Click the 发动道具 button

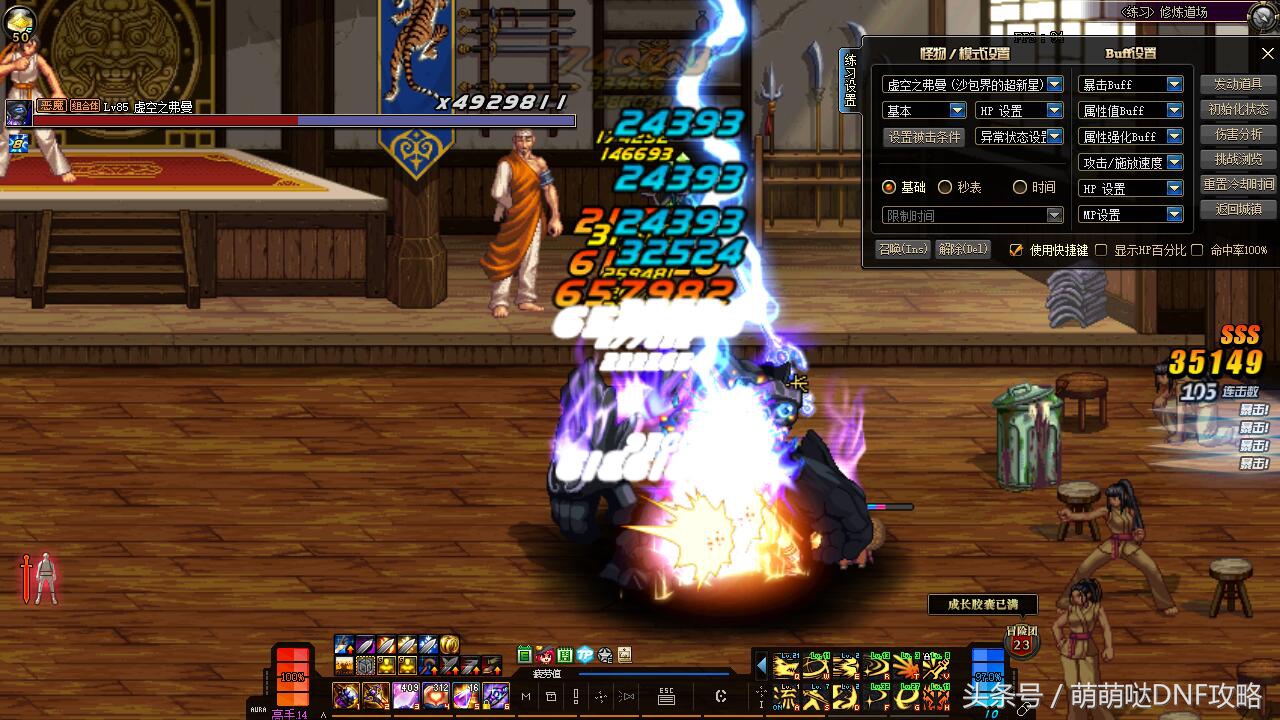pos(1238,84)
